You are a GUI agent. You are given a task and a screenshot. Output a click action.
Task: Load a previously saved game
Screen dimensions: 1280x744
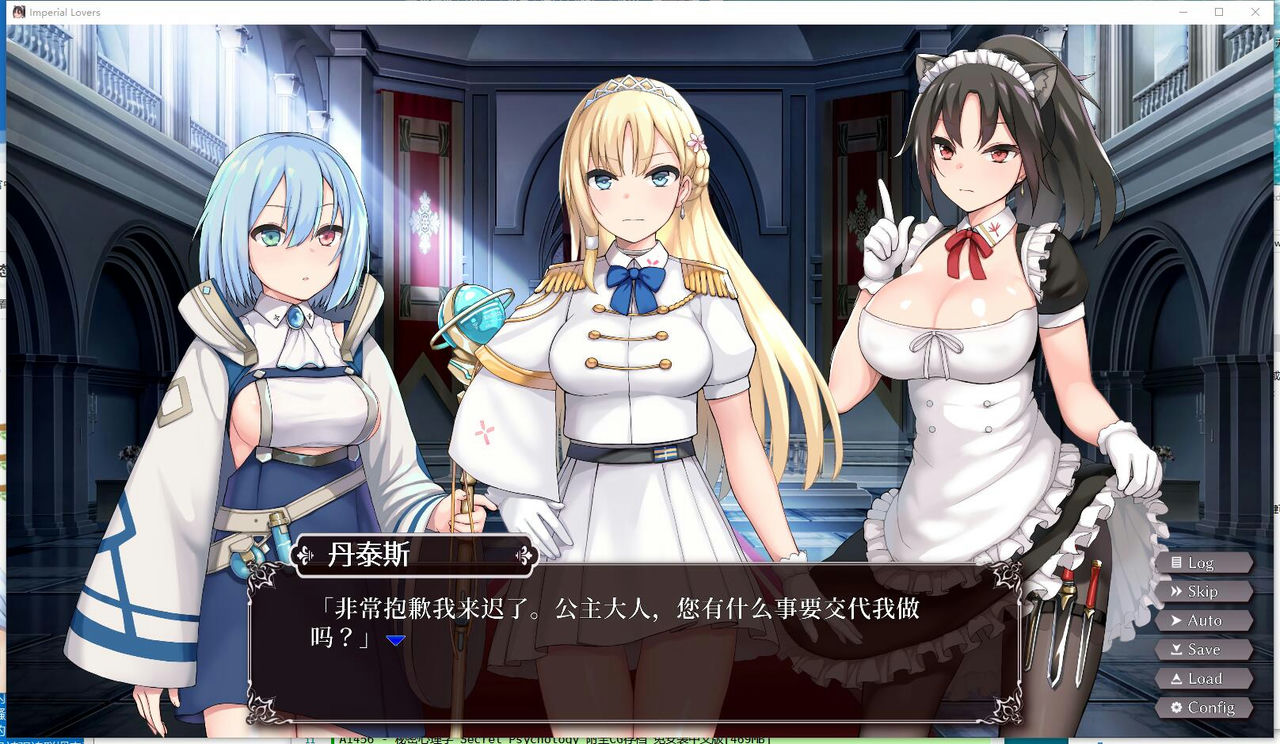point(1204,678)
